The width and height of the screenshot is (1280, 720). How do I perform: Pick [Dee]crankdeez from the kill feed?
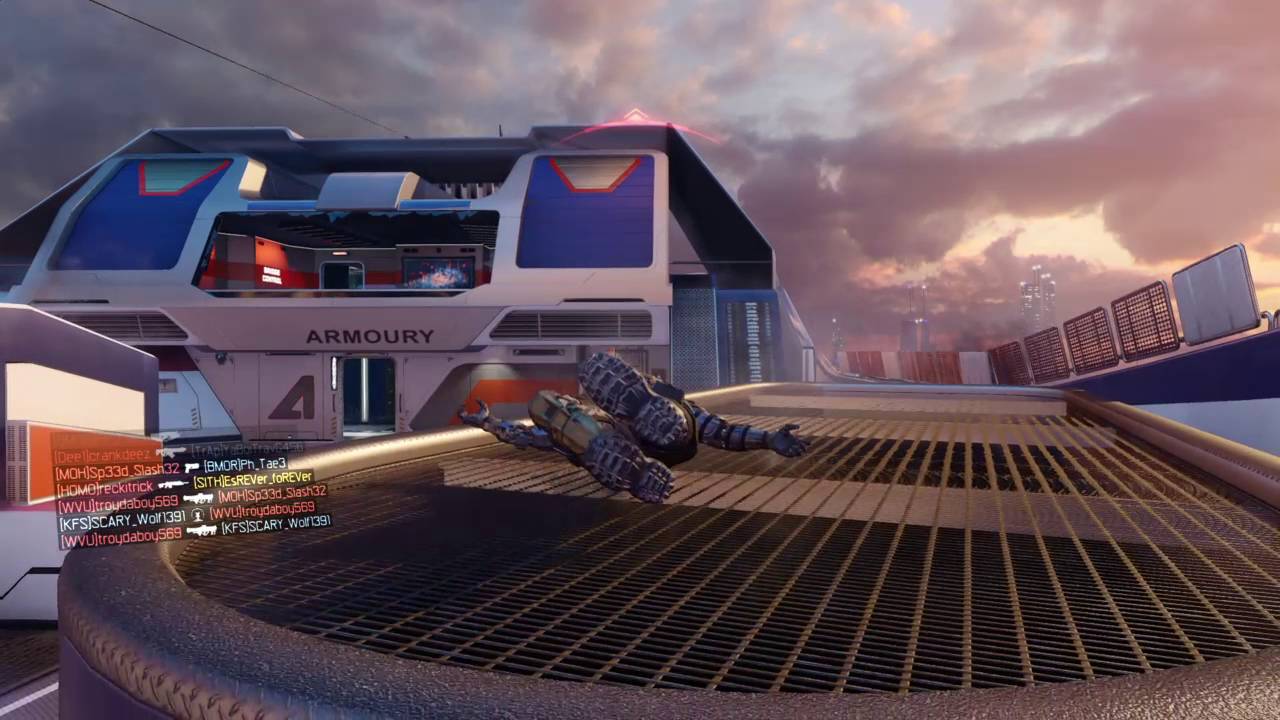tap(104, 455)
